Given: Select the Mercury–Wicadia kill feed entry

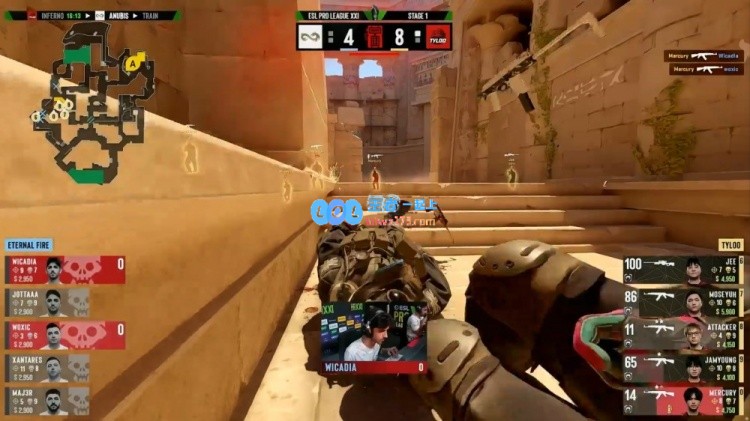Looking at the screenshot, I should coord(704,56).
